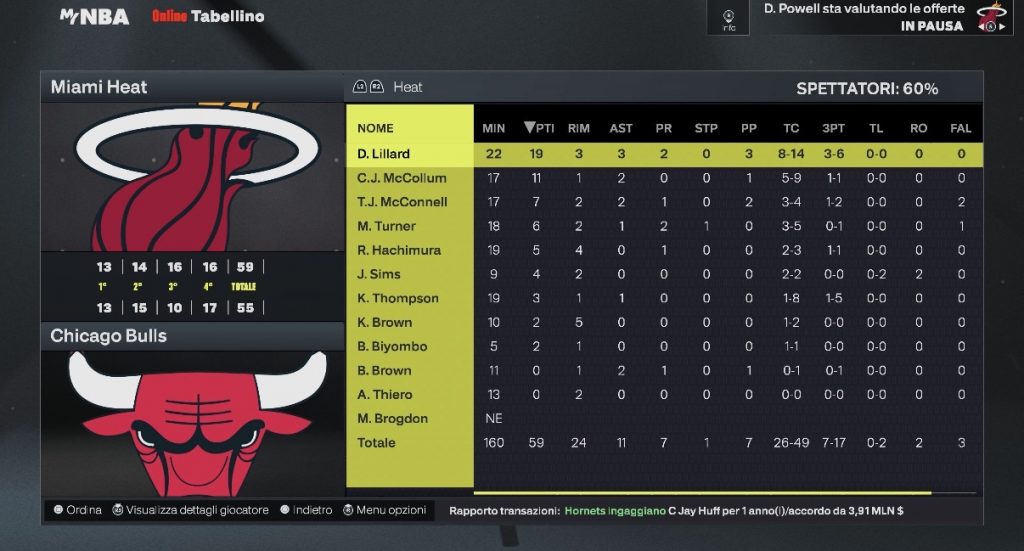Select J. Sims from the list
The height and width of the screenshot is (551, 1024).
(x=379, y=274)
